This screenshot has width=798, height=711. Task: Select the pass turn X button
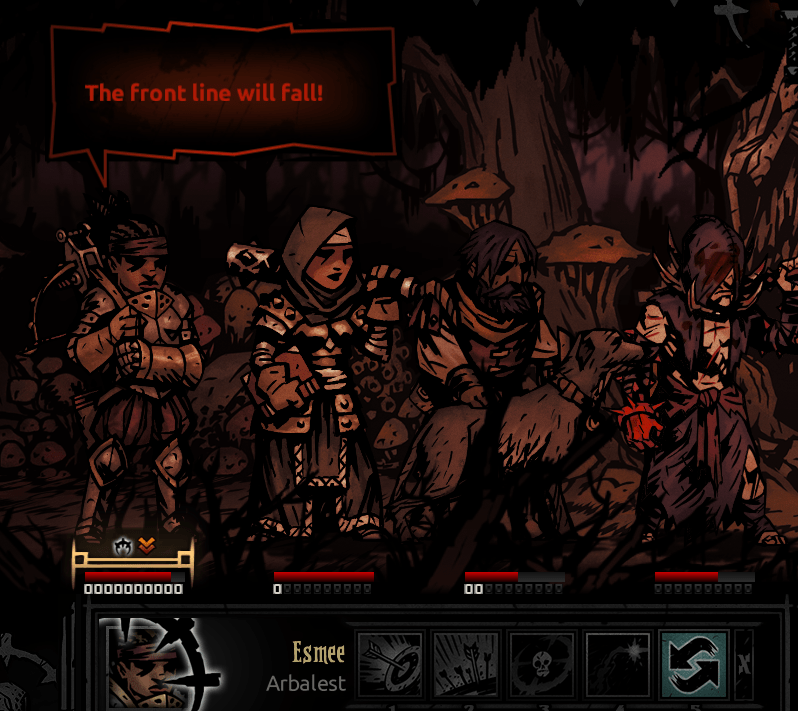pyautogui.click(x=743, y=664)
